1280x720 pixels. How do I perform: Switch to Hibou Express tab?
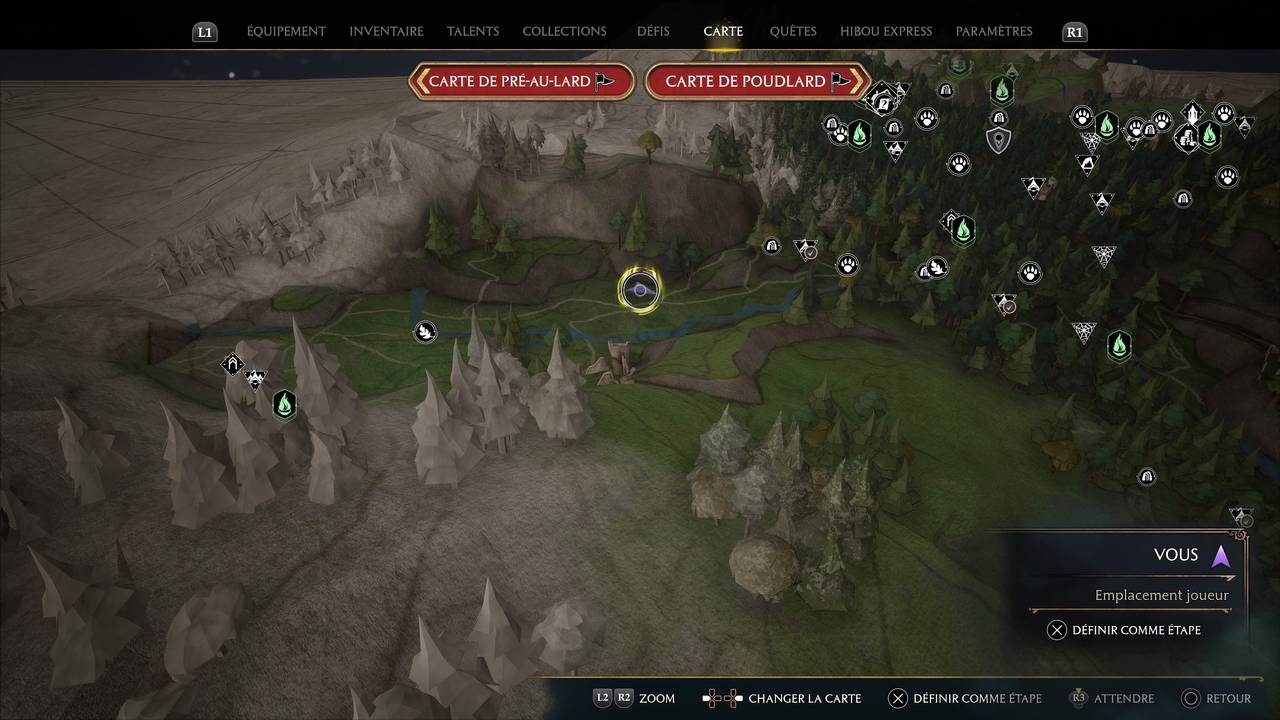(x=886, y=31)
